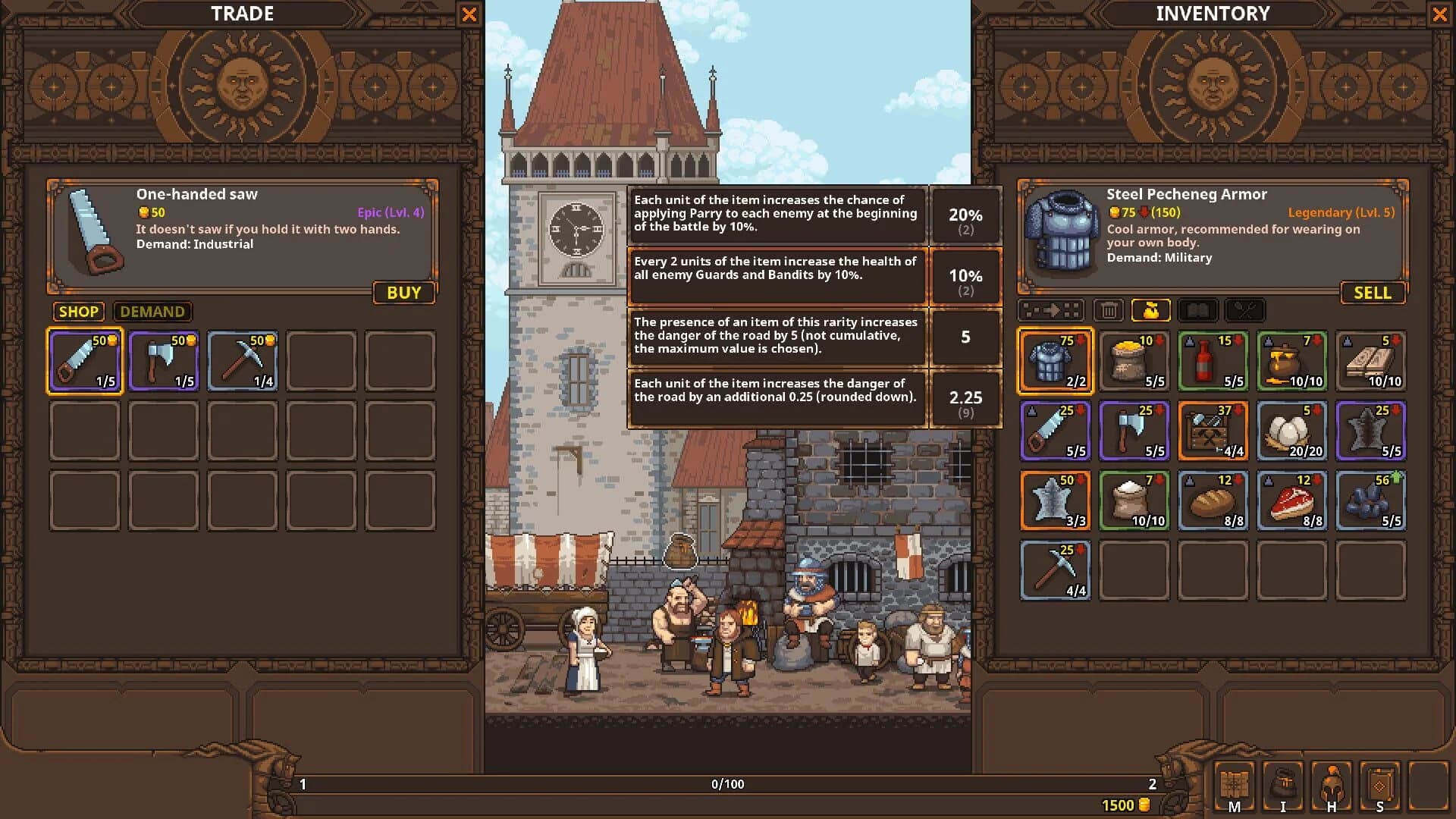1456x819 pixels.
Task: Select the hatchet item in the shop
Action: [163, 361]
